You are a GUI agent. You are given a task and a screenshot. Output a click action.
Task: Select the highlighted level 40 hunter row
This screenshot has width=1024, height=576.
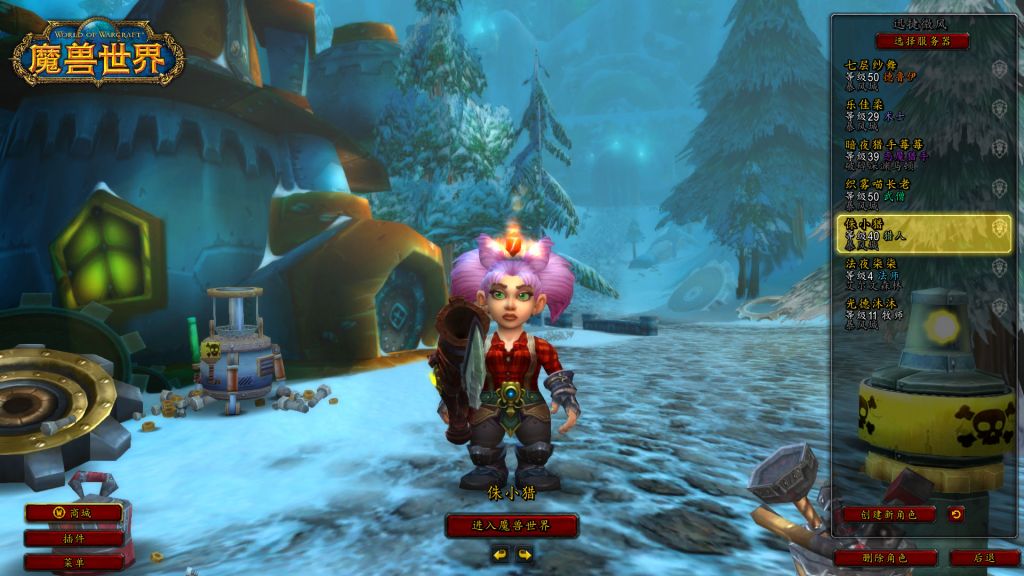pos(922,233)
